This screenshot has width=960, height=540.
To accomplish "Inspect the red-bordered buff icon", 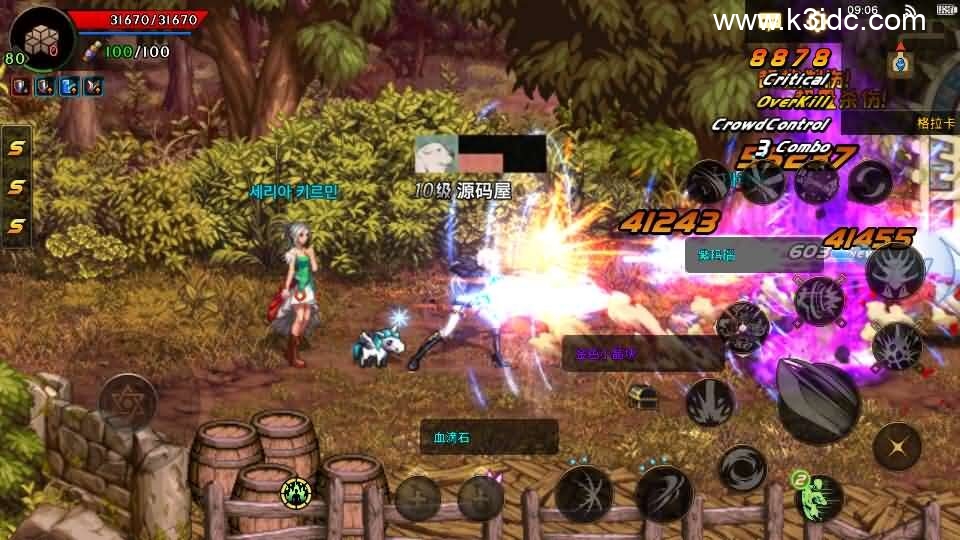I will pyautogui.click(x=21, y=87).
